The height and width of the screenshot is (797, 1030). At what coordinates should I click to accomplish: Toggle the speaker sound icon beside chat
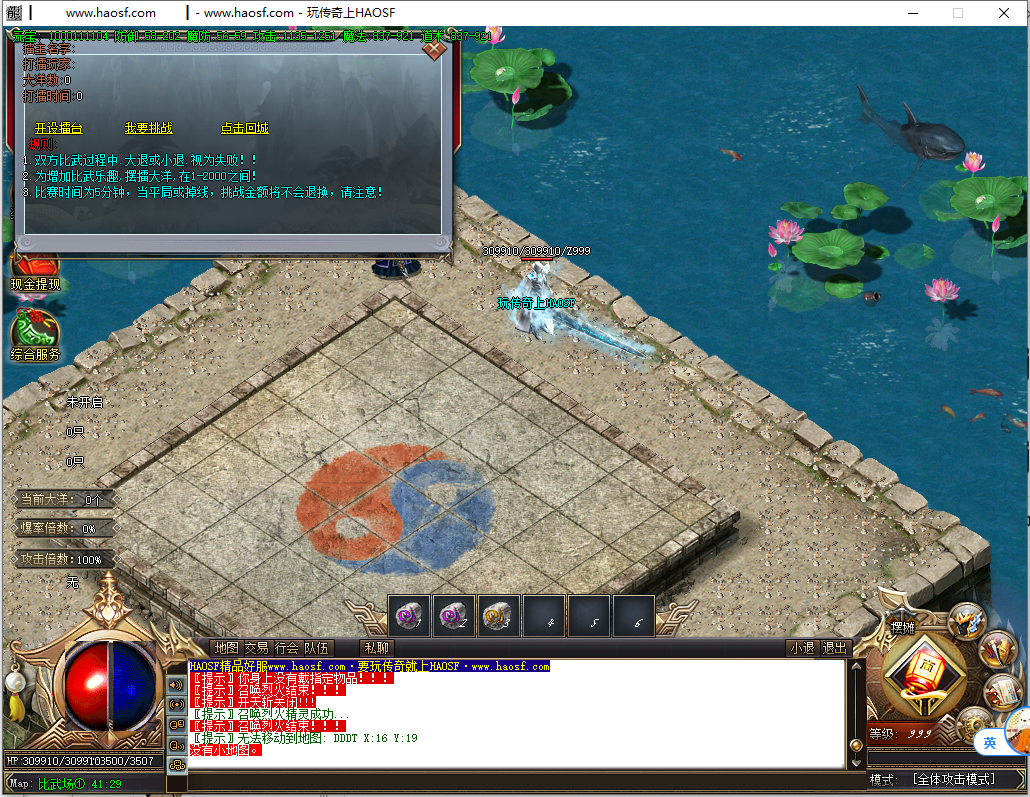[x=176, y=685]
